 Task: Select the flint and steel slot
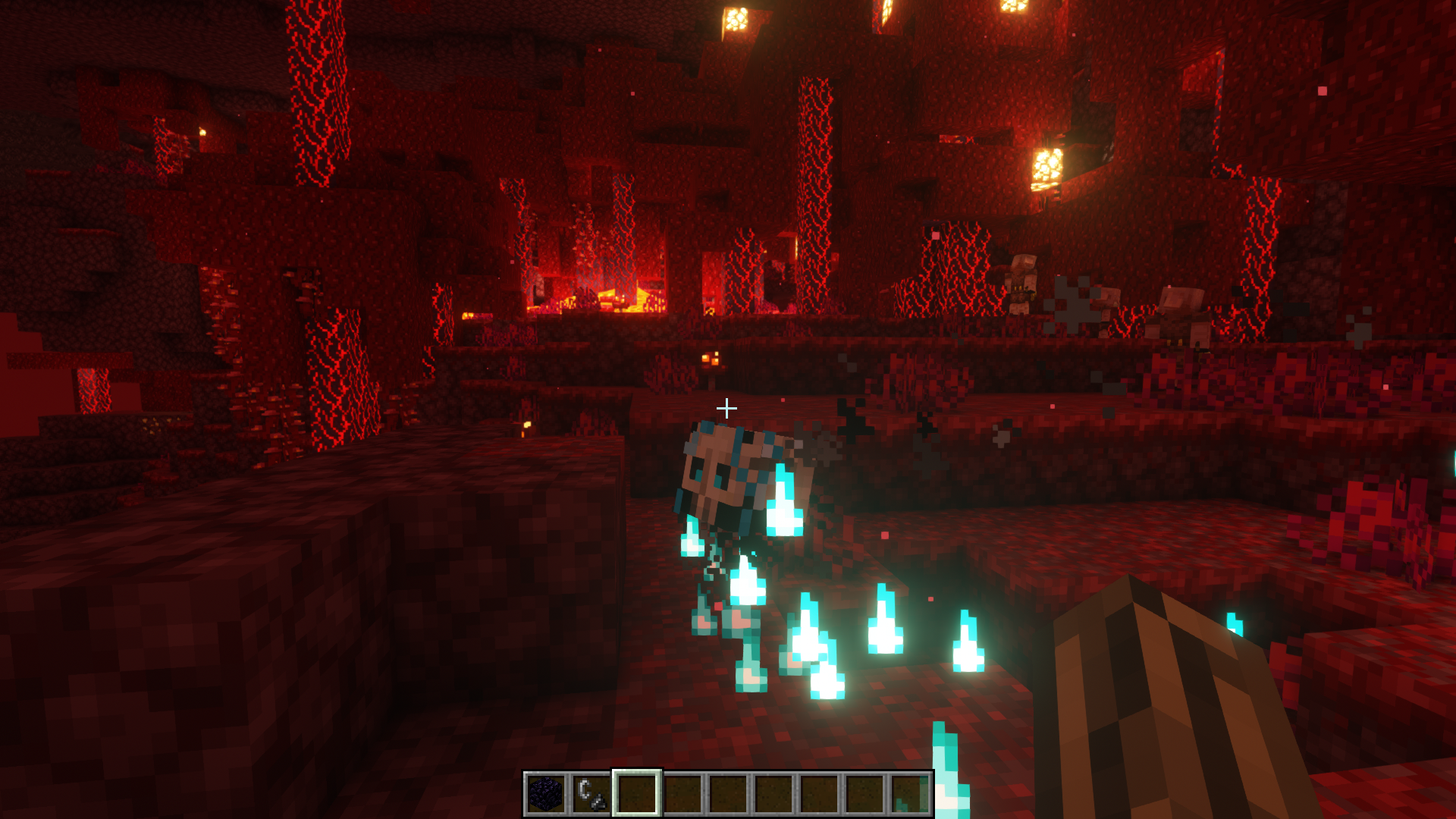591,794
